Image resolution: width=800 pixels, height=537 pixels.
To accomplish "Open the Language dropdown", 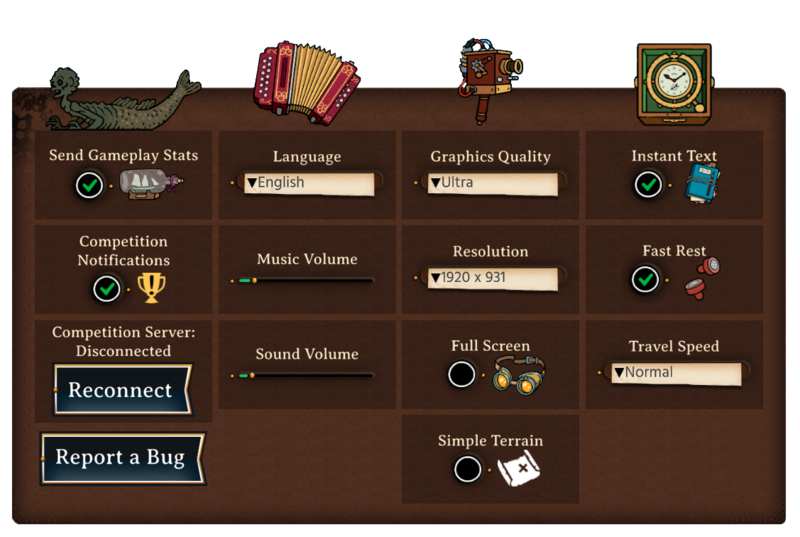I will tap(309, 184).
